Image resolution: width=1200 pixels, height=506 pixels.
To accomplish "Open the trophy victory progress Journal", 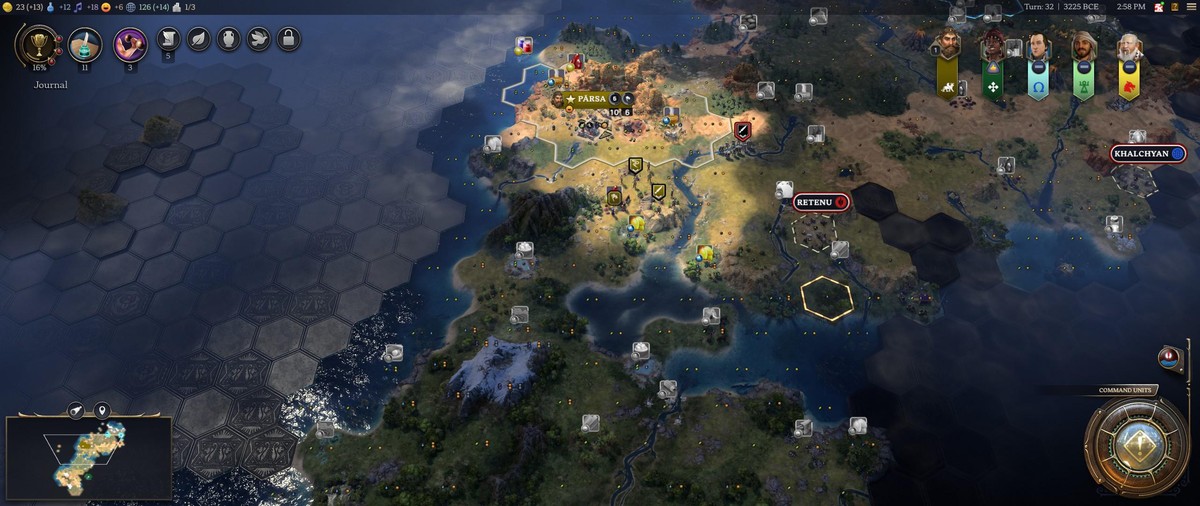I will [x=39, y=45].
